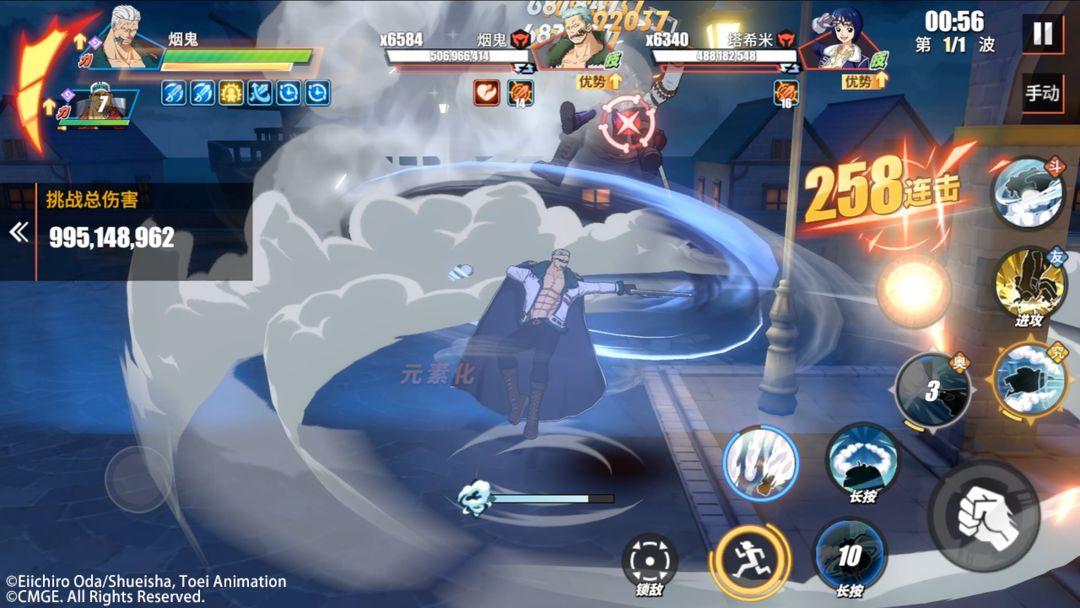The image size is (1080, 608).
Task: Activate the blue-ringed white smoke fist skill
Action: pos(760,464)
